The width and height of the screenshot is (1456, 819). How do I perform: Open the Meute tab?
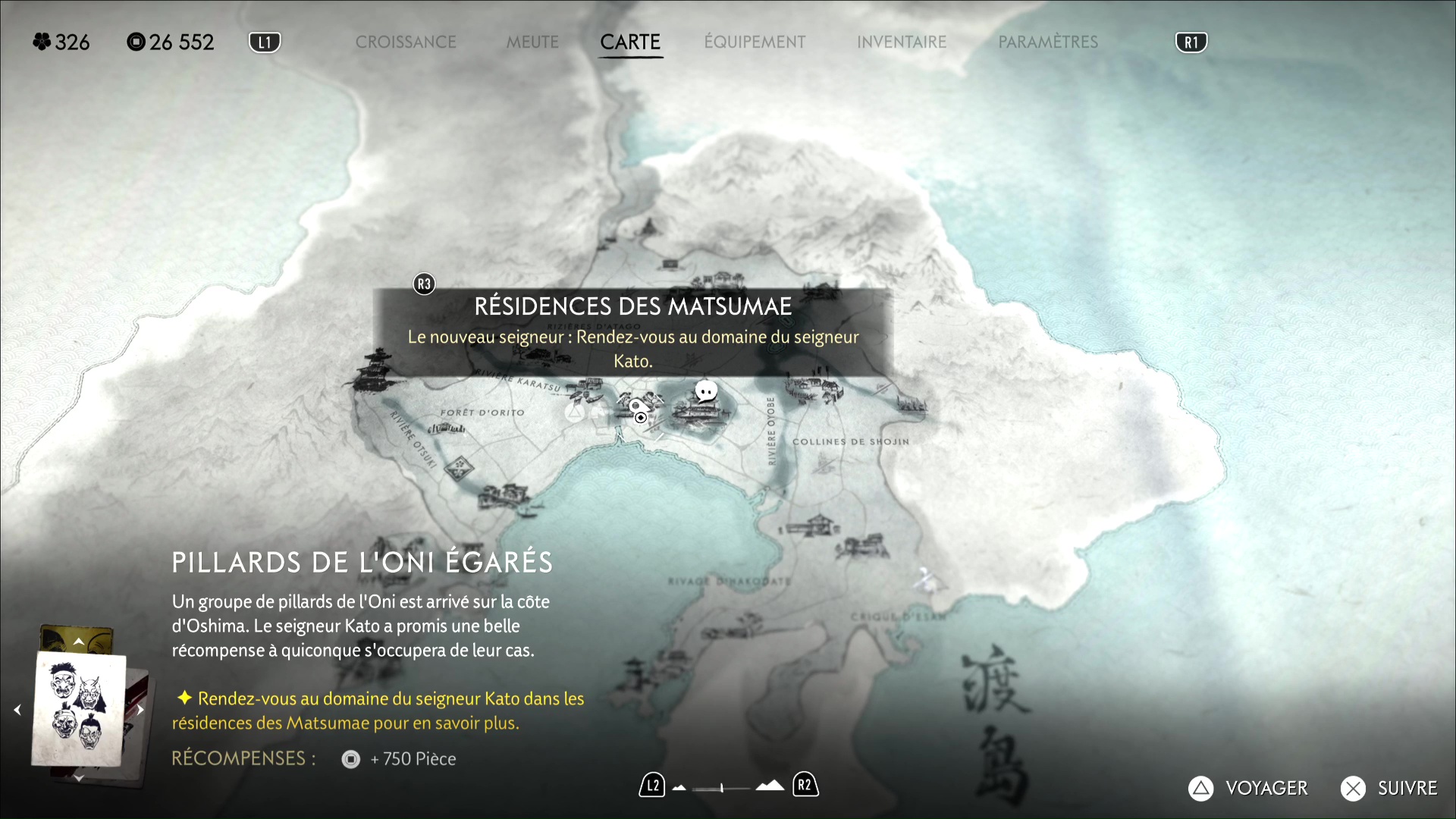coord(532,42)
